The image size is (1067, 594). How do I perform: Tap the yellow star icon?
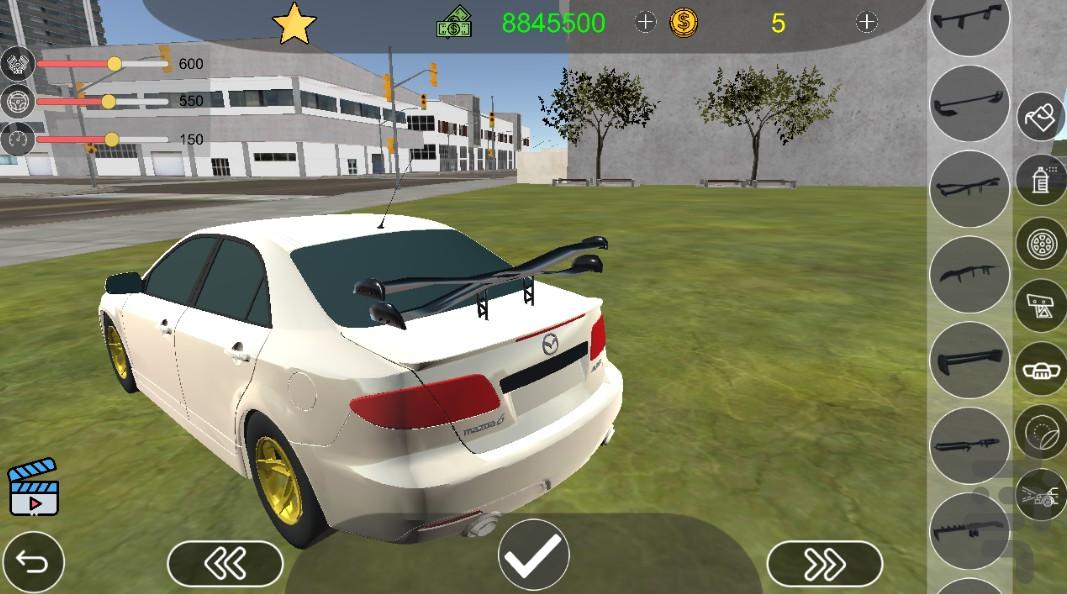pyautogui.click(x=294, y=24)
